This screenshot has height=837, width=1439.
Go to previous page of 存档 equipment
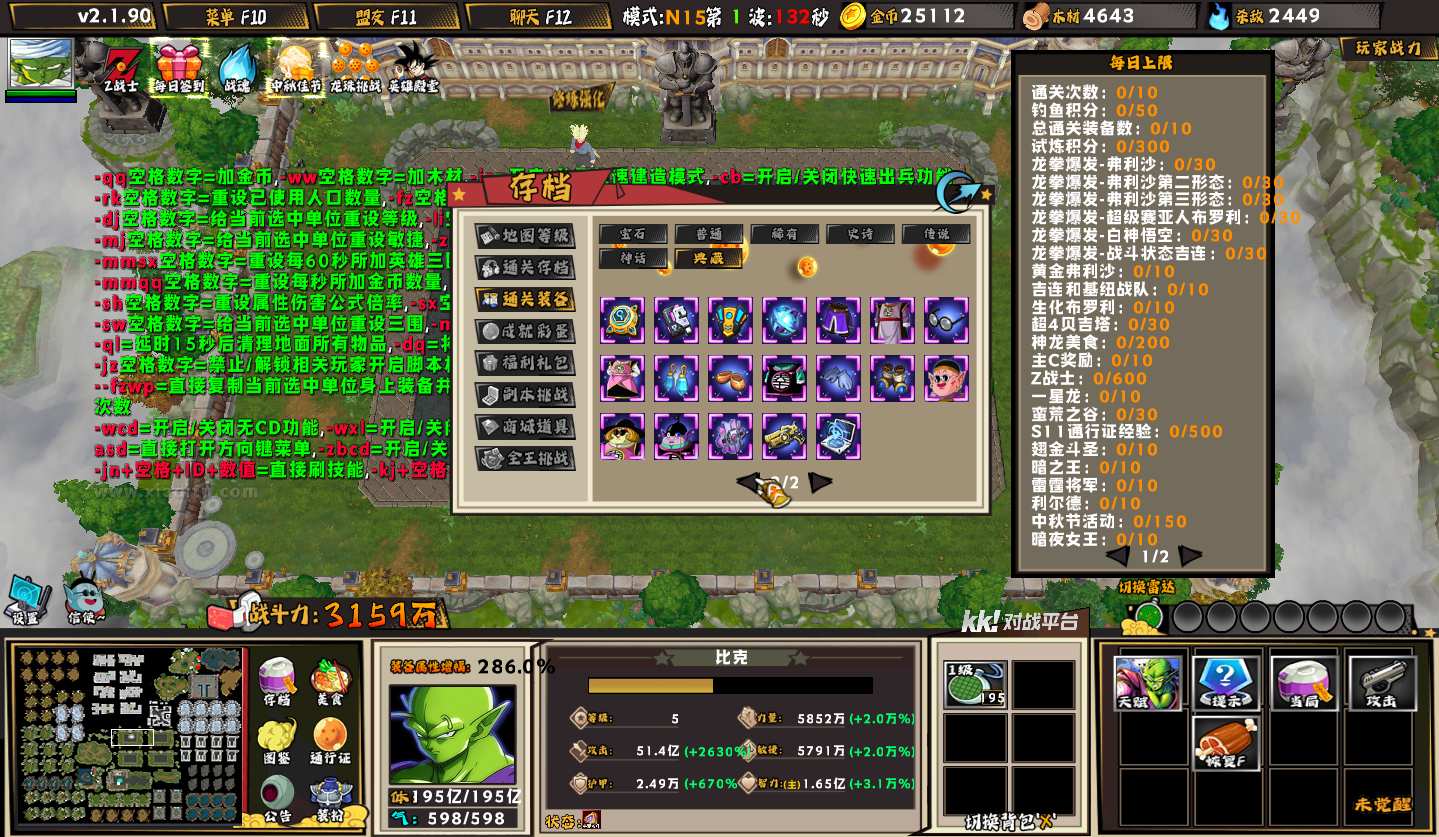[746, 483]
